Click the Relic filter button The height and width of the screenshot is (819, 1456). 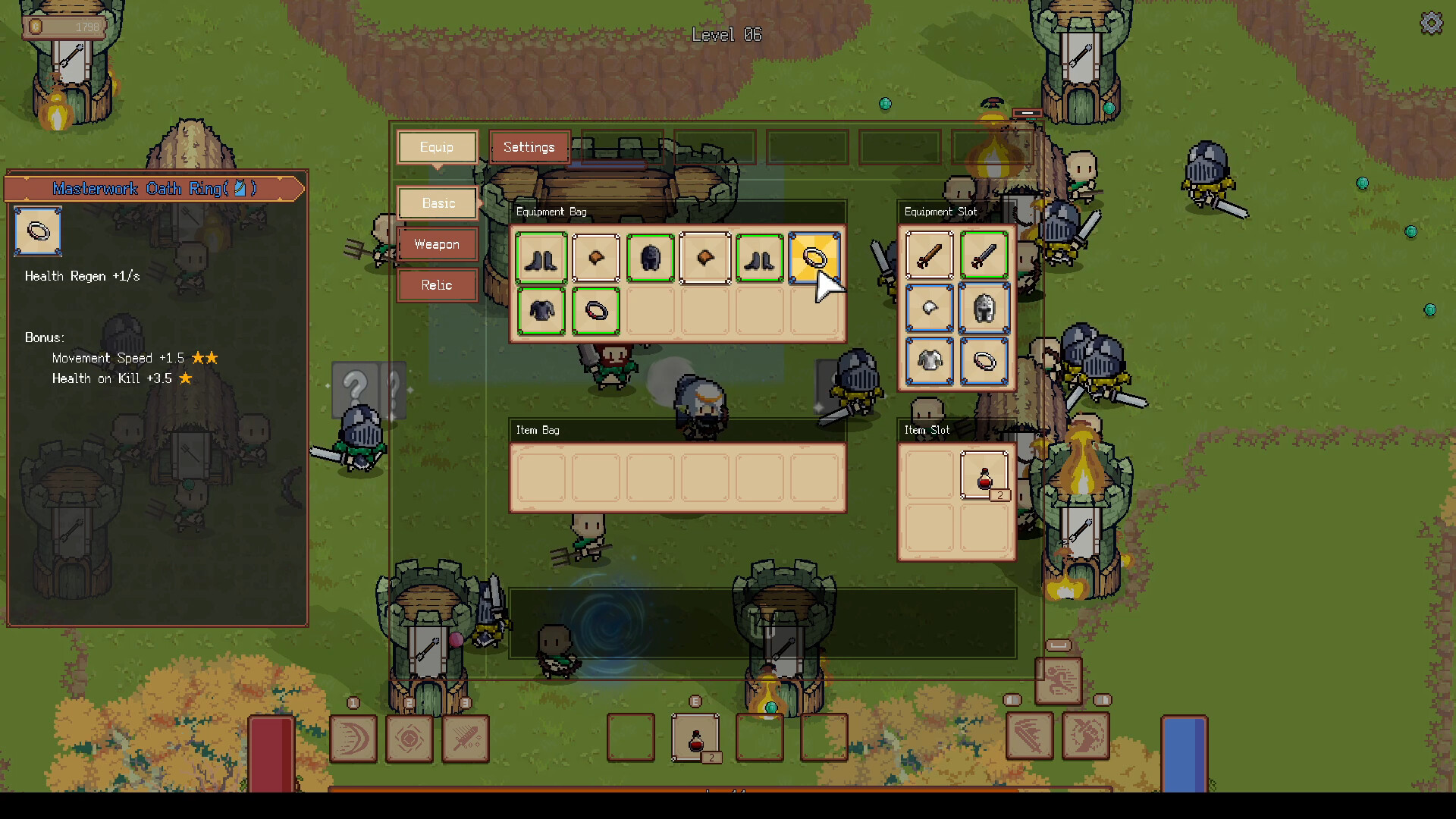437,284
